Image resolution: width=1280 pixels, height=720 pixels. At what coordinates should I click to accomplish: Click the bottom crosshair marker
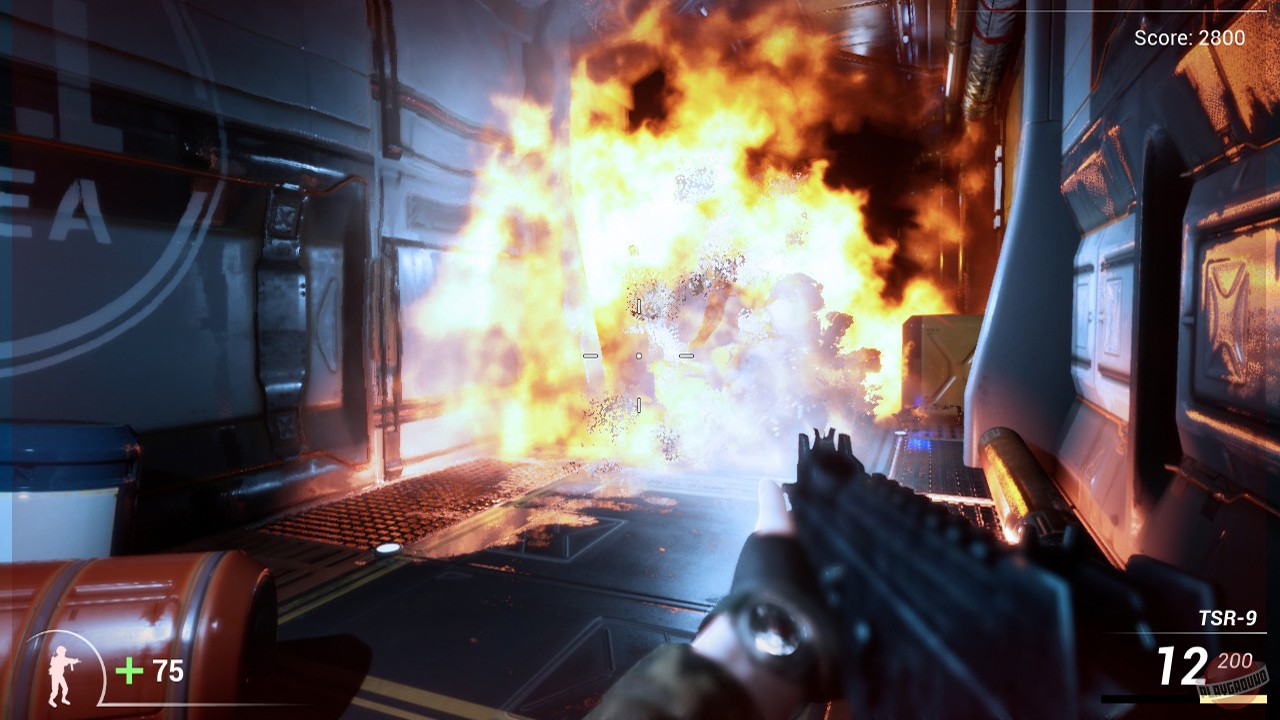638,404
